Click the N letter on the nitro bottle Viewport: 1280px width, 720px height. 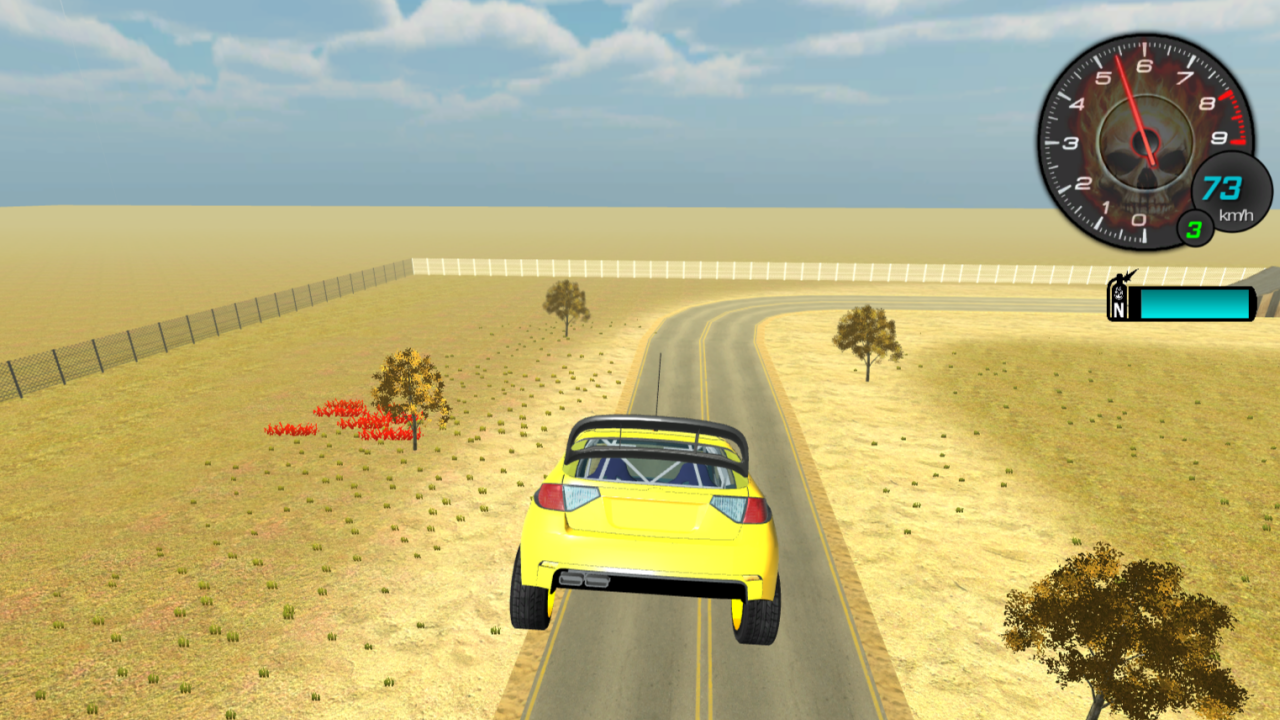pos(1117,312)
